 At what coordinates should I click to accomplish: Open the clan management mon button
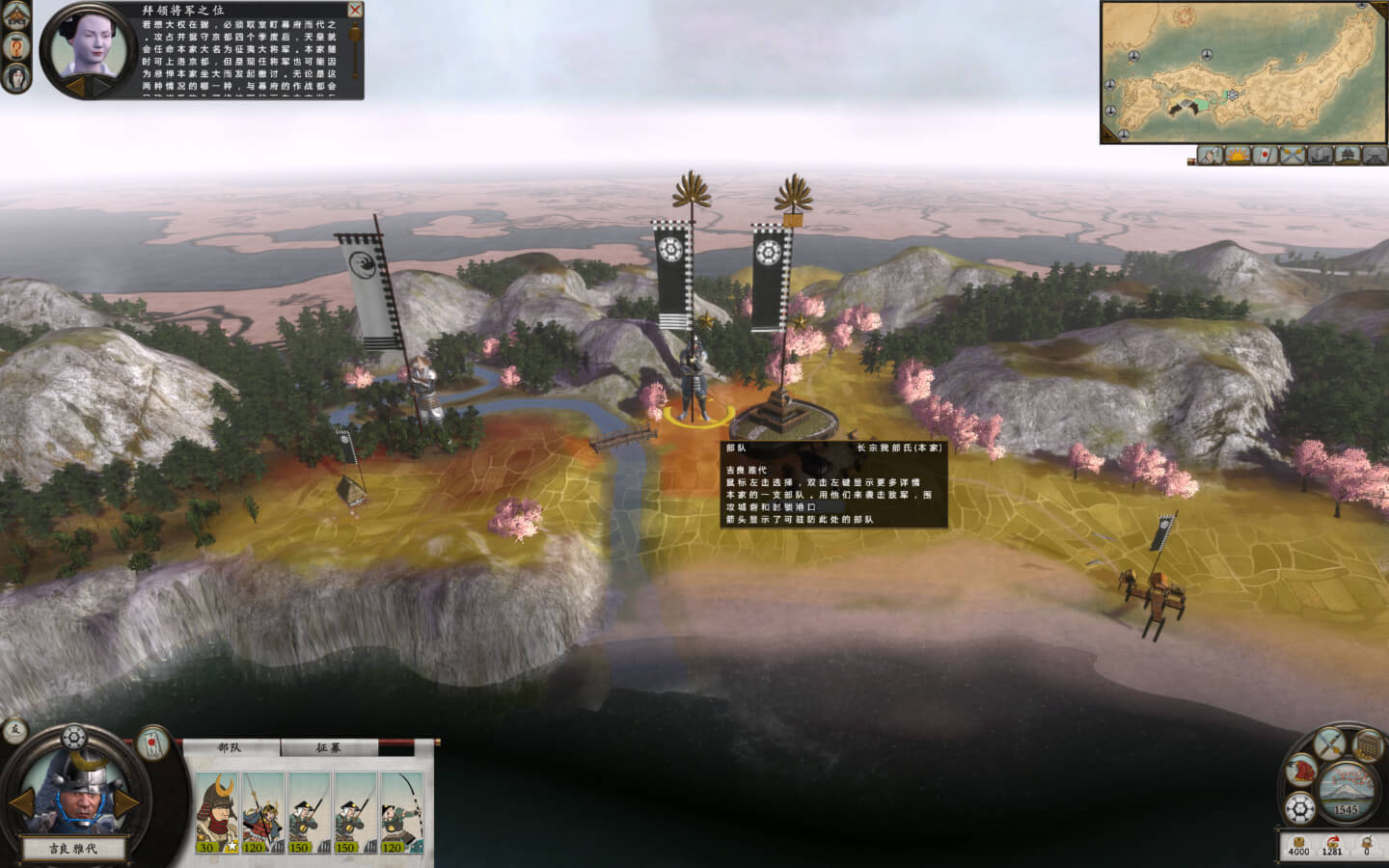pos(1299,808)
